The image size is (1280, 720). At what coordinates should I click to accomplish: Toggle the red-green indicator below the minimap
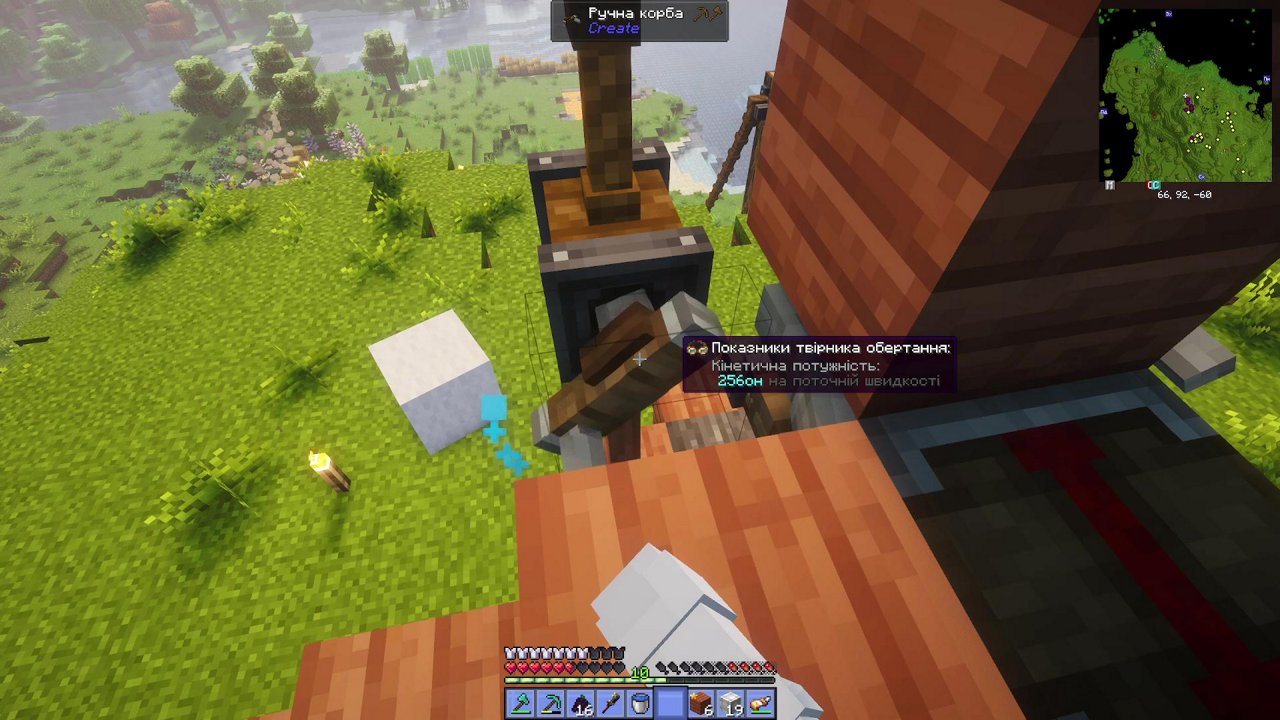point(1153,184)
